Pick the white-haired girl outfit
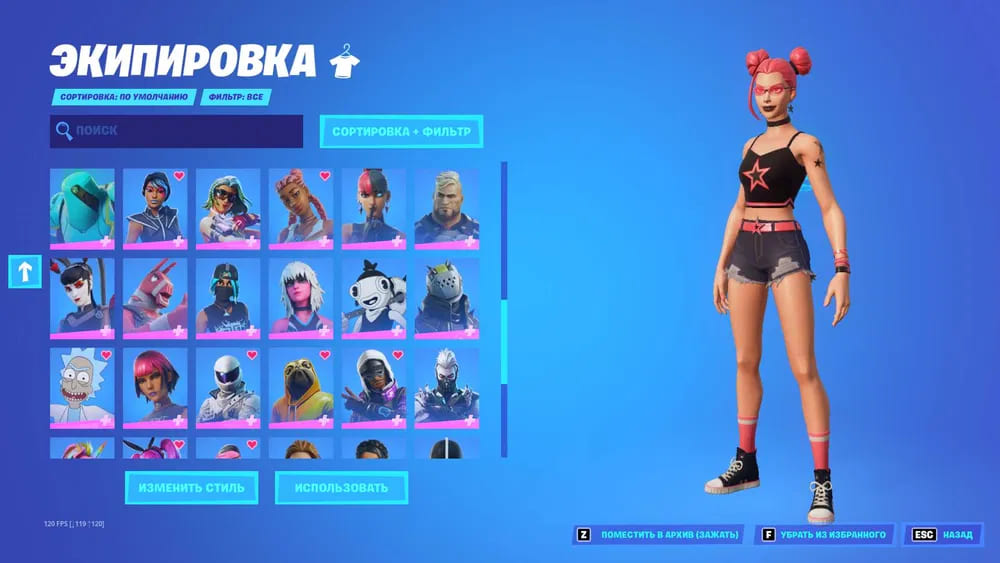Screen dimensions: 1000x563 [x=301, y=297]
